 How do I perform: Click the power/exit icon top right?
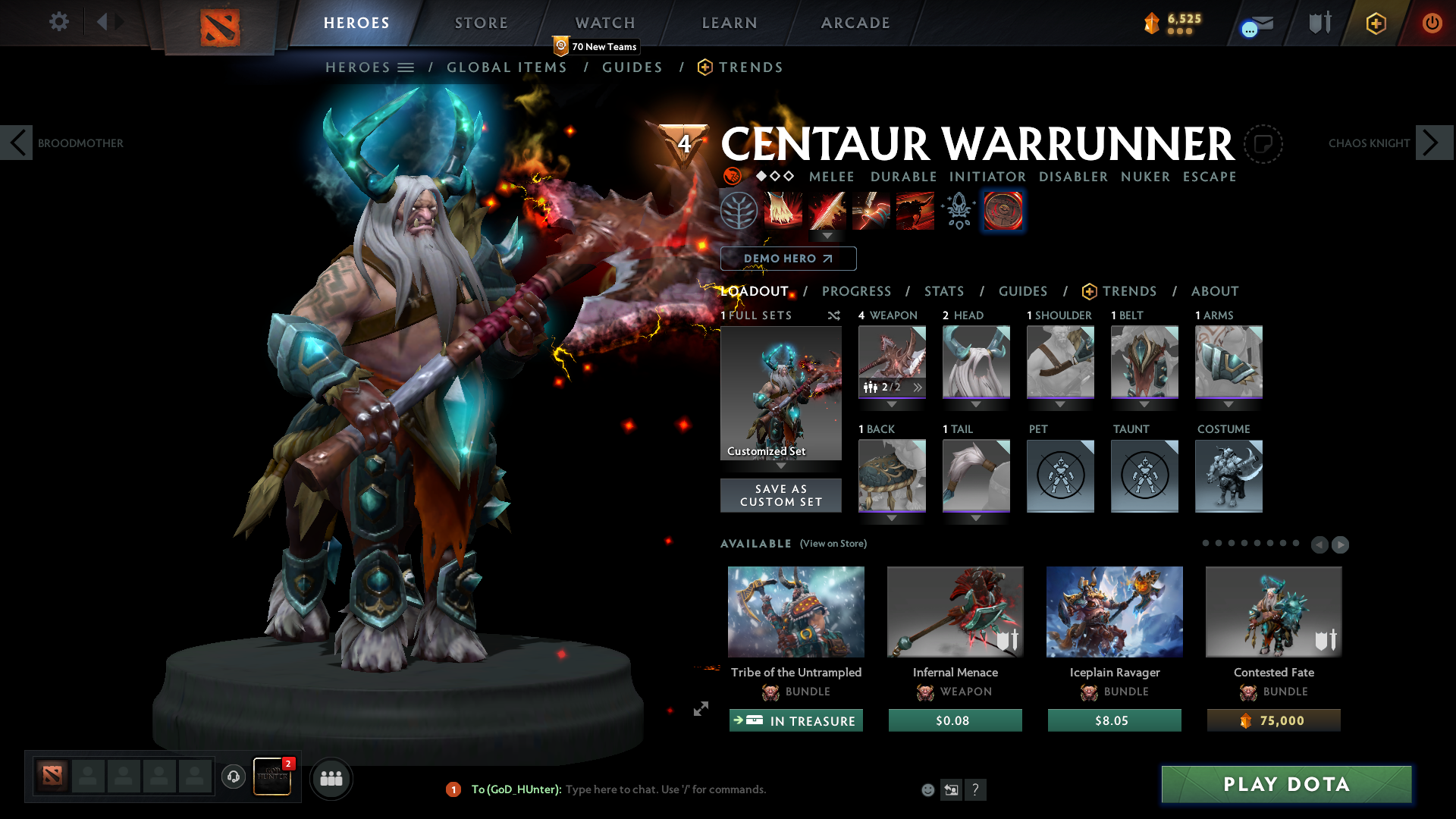(1433, 23)
